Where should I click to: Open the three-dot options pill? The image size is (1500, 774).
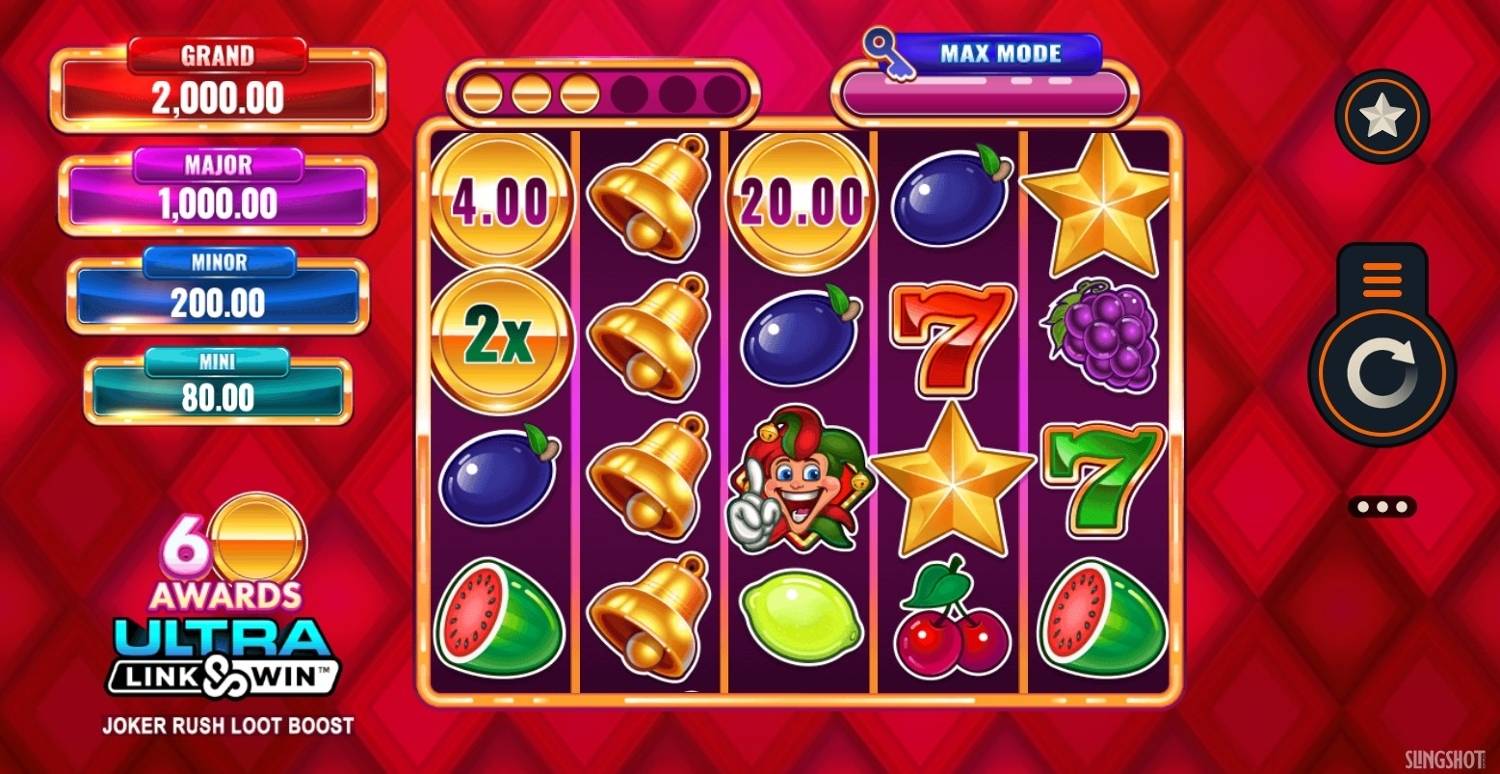[x=1382, y=507]
